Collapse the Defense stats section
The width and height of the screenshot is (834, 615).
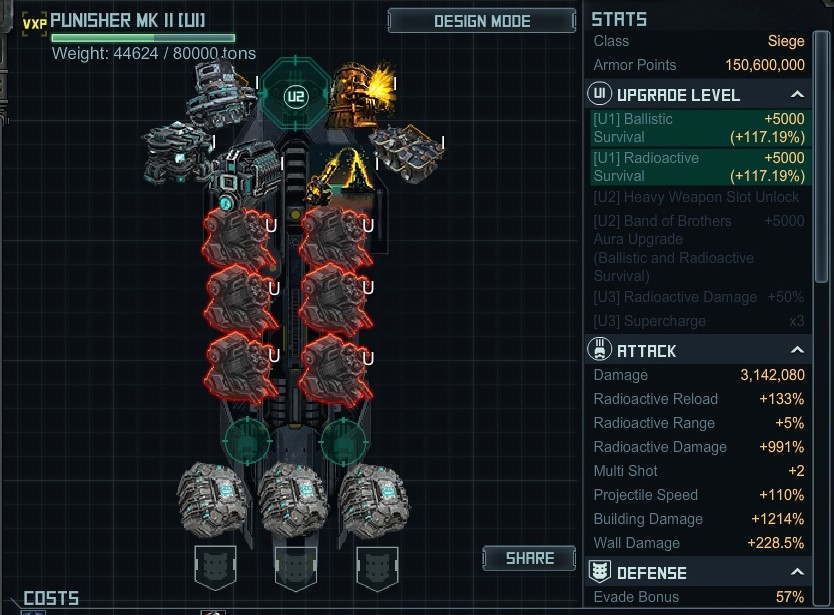click(797, 573)
